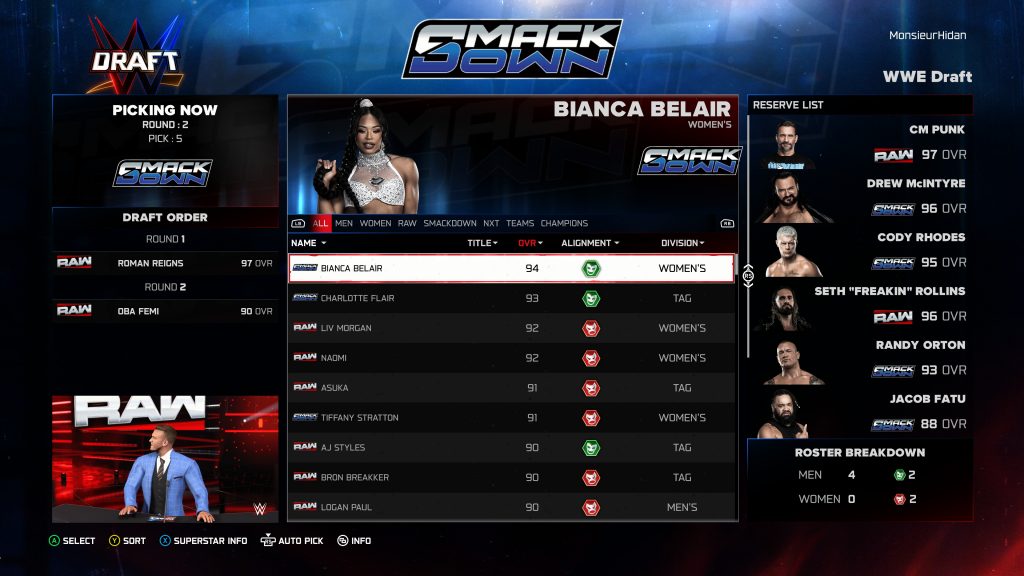Switch to the Men filter tab
The image size is (1024, 576).
(344, 224)
